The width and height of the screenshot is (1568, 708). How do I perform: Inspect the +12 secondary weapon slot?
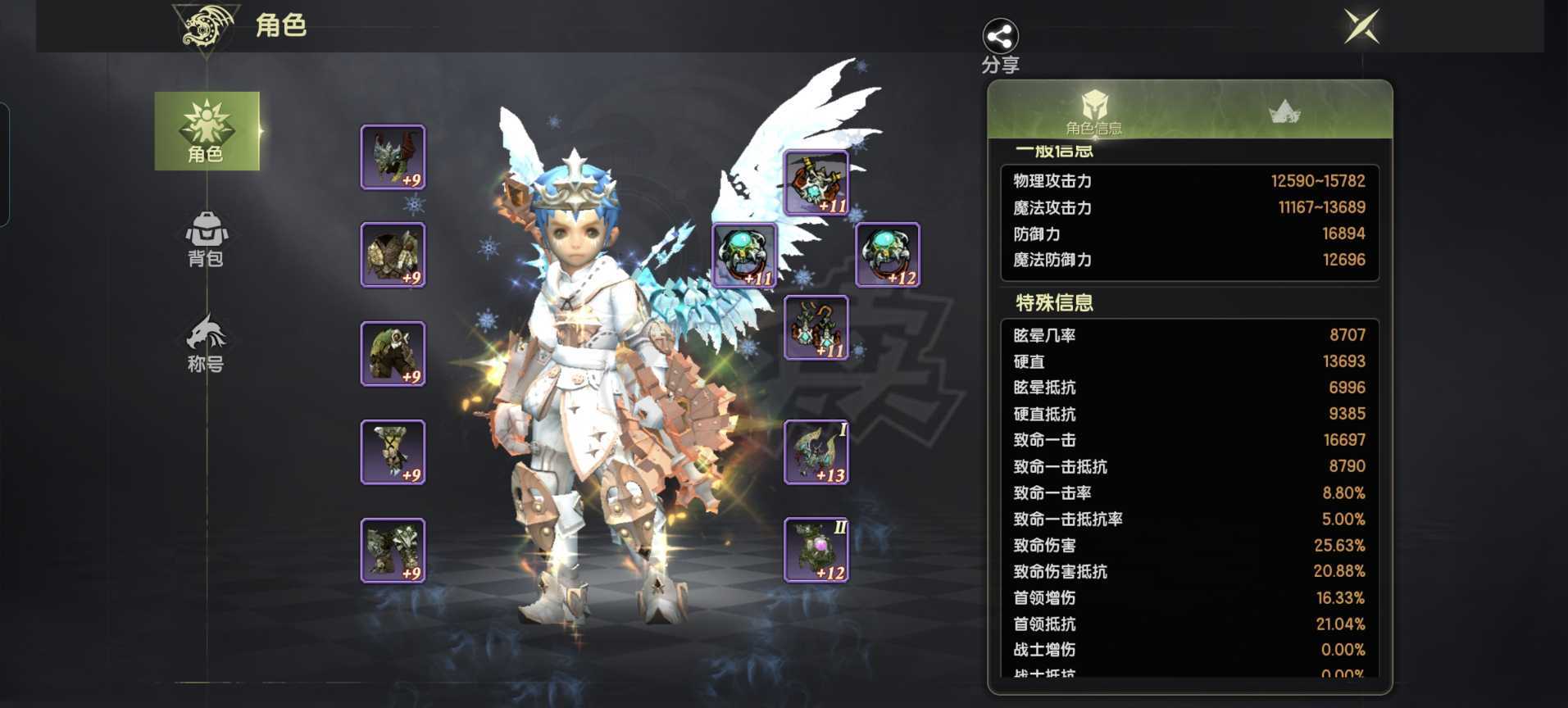pos(816,550)
